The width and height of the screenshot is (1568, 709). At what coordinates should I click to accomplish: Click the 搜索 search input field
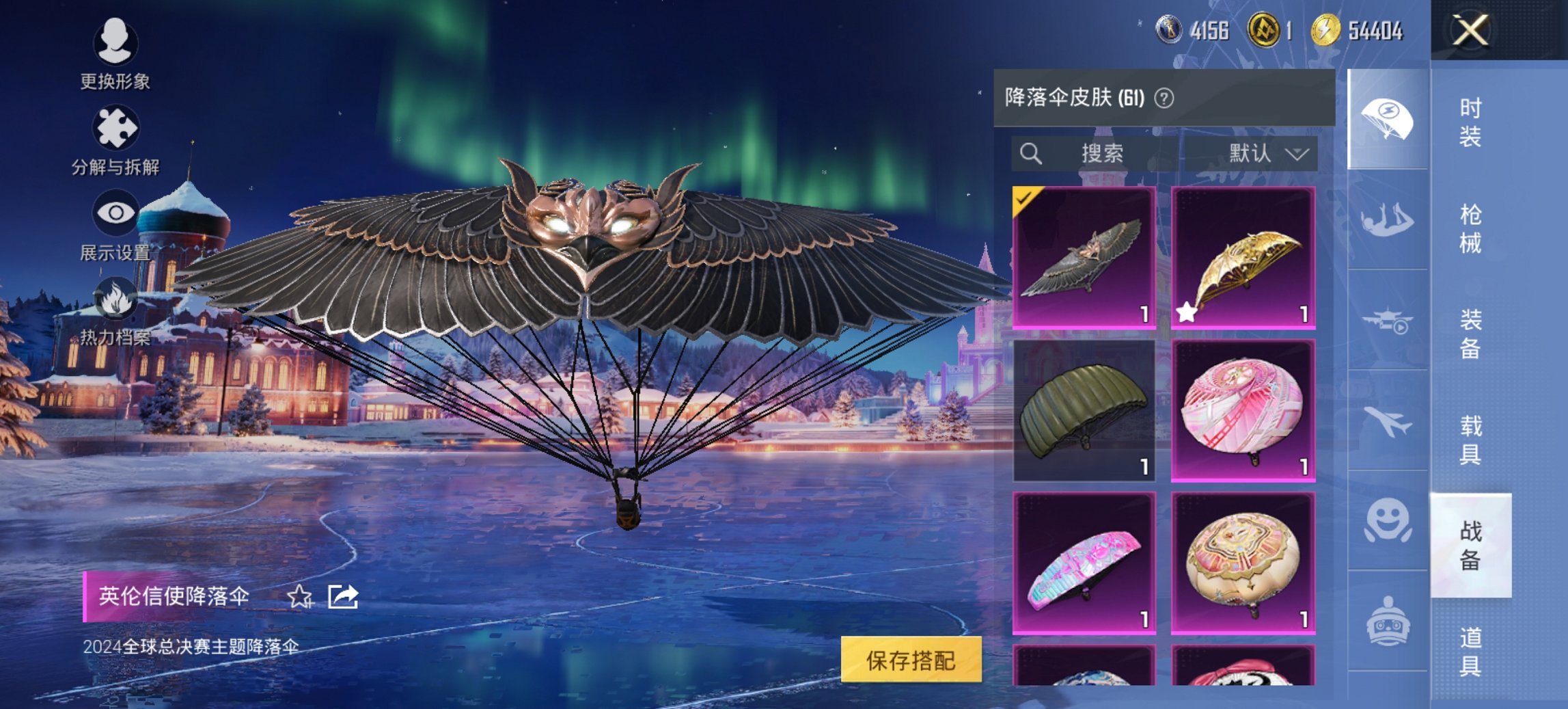click(x=1103, y=153)
